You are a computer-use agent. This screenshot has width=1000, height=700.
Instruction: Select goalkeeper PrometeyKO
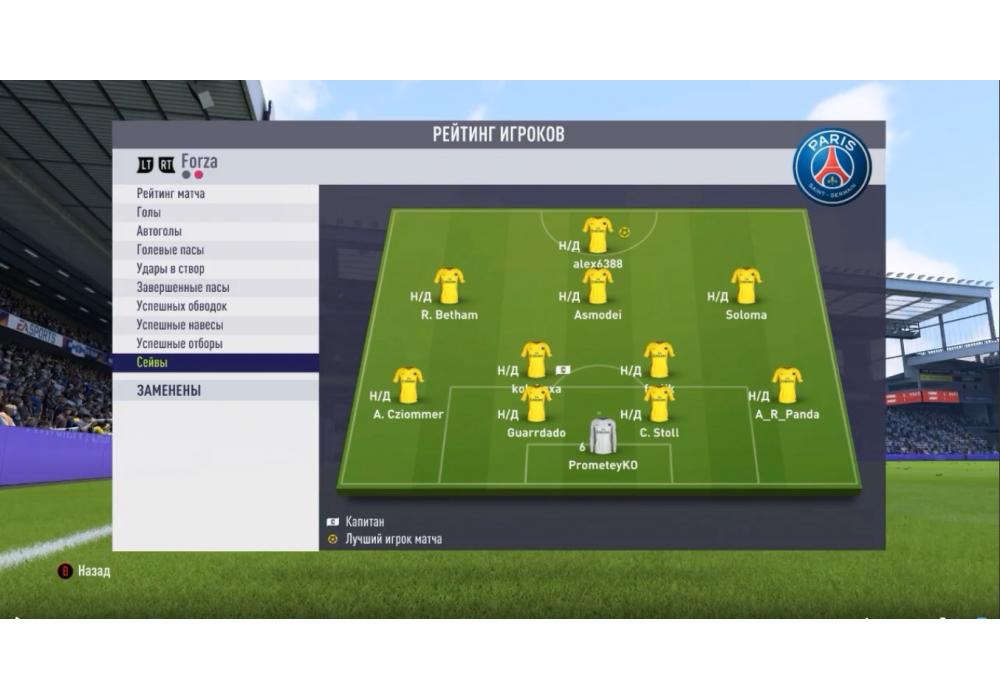[x=603, y=437]
